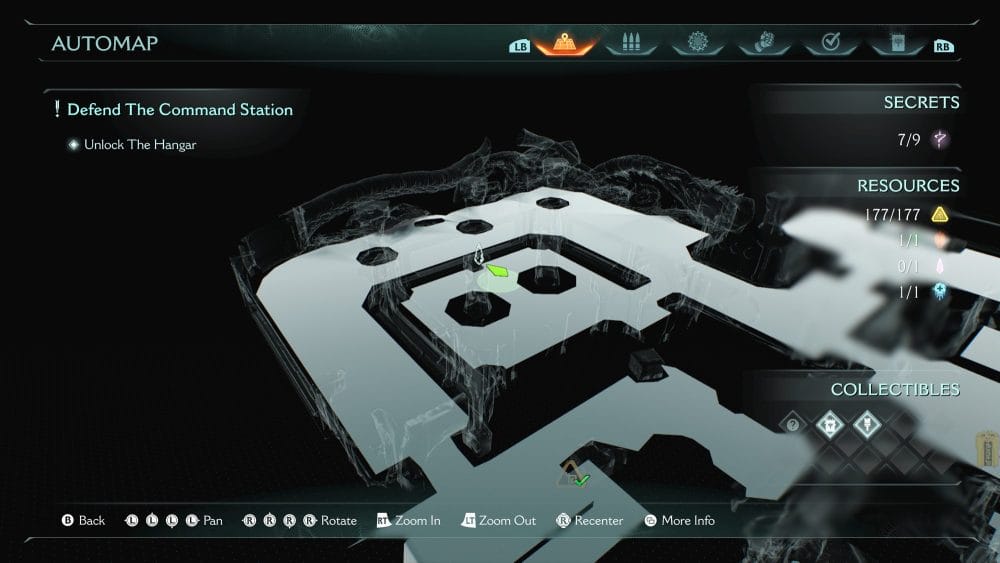Select the Defend The Command Station objective

[x=180, y=109]
